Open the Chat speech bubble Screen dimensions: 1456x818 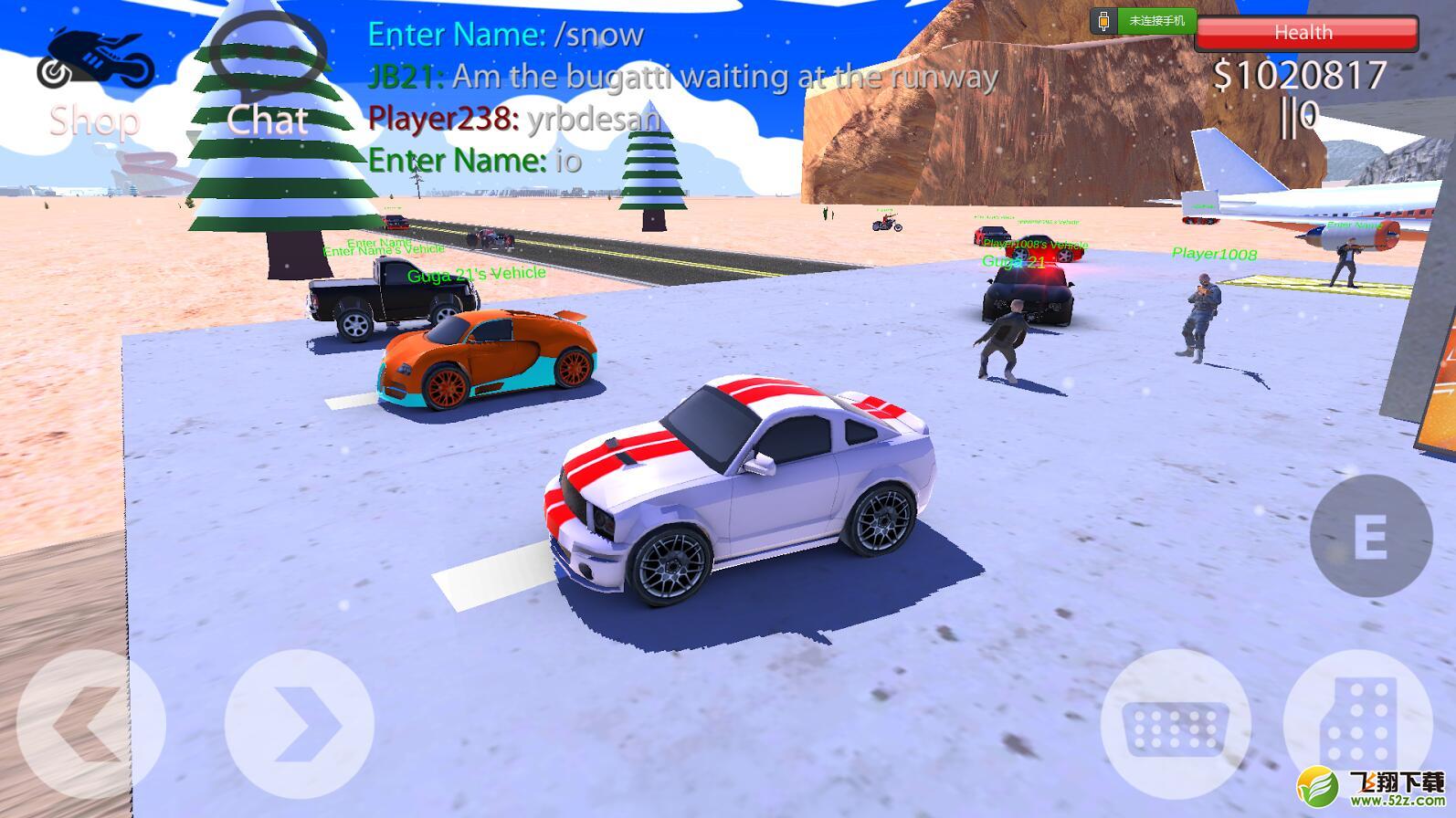[x=267, y=57]
